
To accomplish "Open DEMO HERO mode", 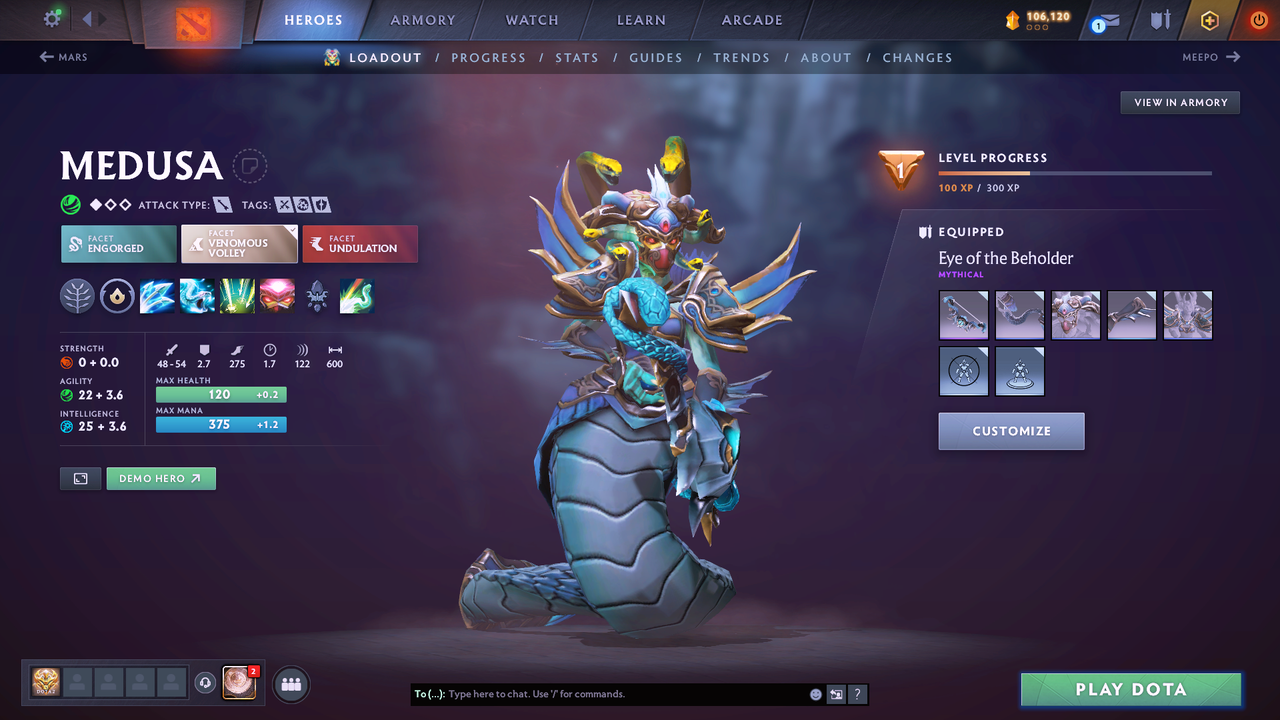I will [161, 478].
